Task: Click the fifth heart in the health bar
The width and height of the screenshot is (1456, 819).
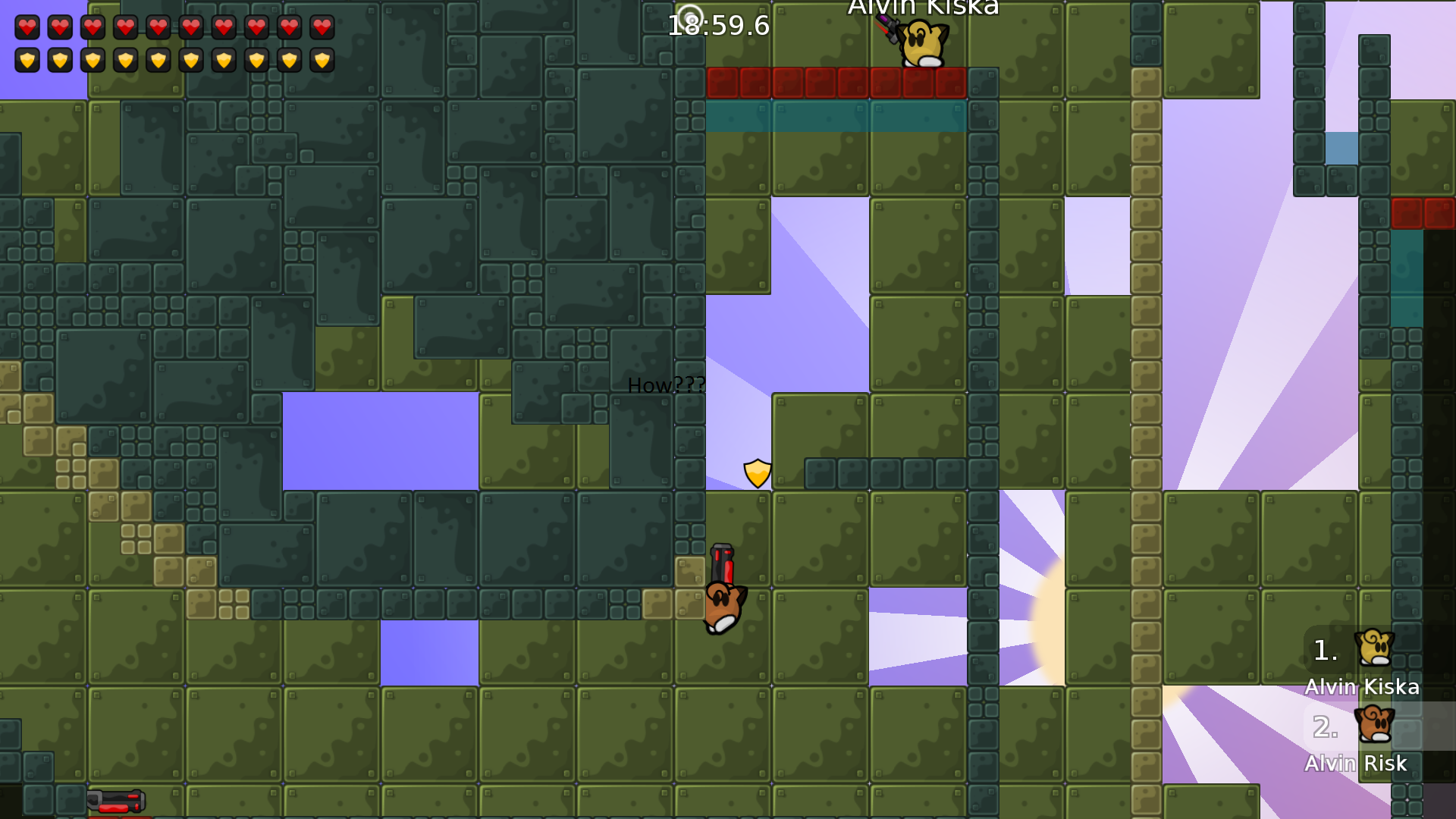Action: coord(158,28)
